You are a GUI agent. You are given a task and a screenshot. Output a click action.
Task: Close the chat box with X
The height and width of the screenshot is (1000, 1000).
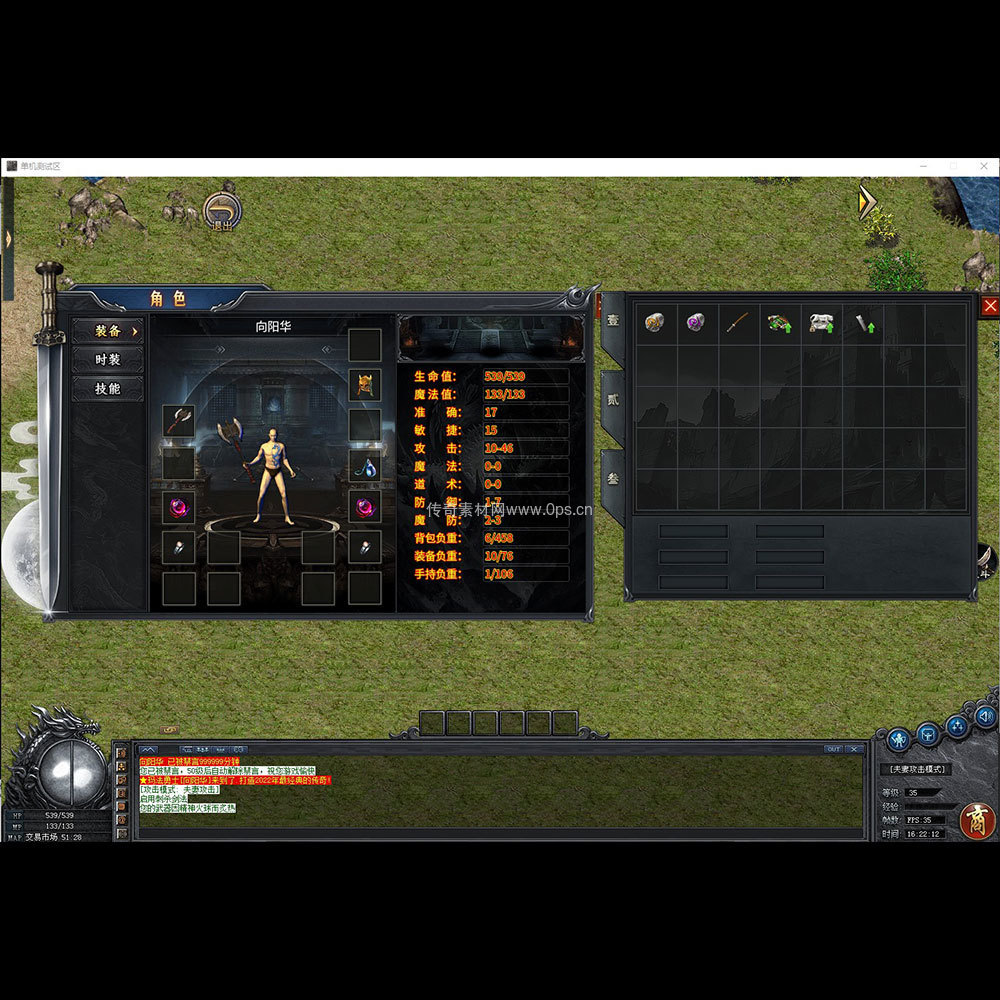click(x=854, y=748)
